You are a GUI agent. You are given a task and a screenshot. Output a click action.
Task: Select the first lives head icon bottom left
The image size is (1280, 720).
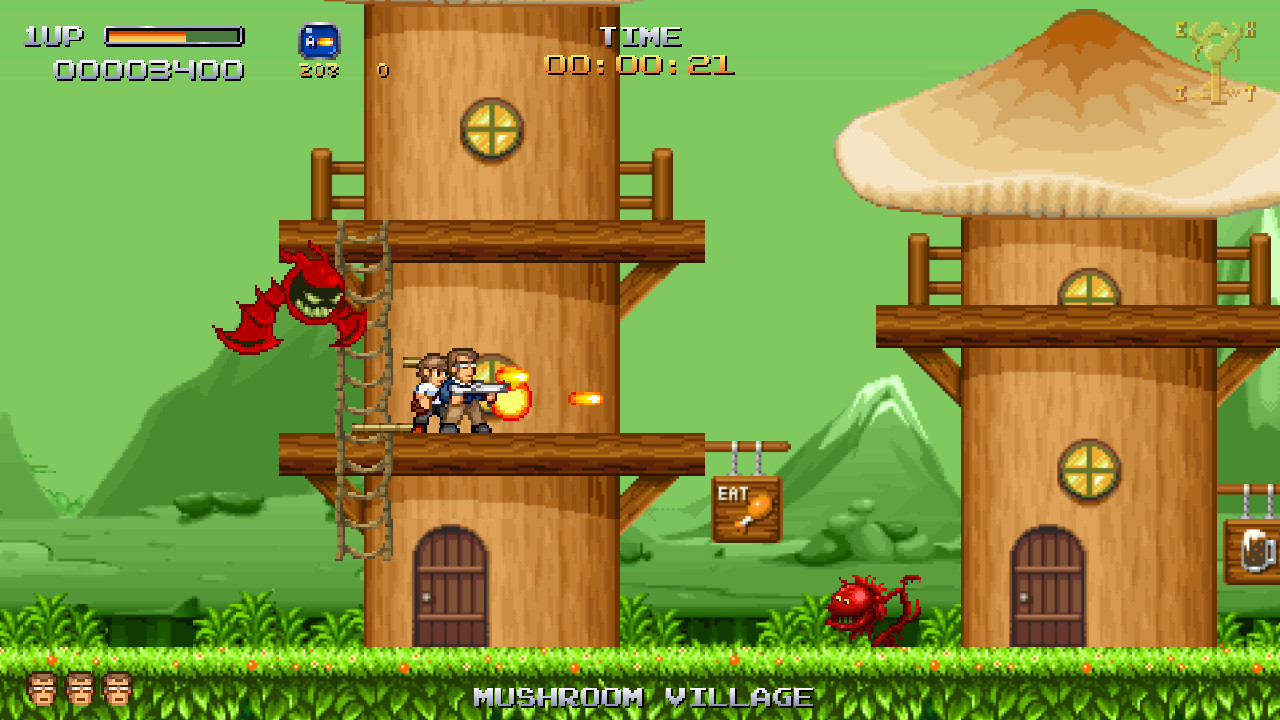[42, 690]
